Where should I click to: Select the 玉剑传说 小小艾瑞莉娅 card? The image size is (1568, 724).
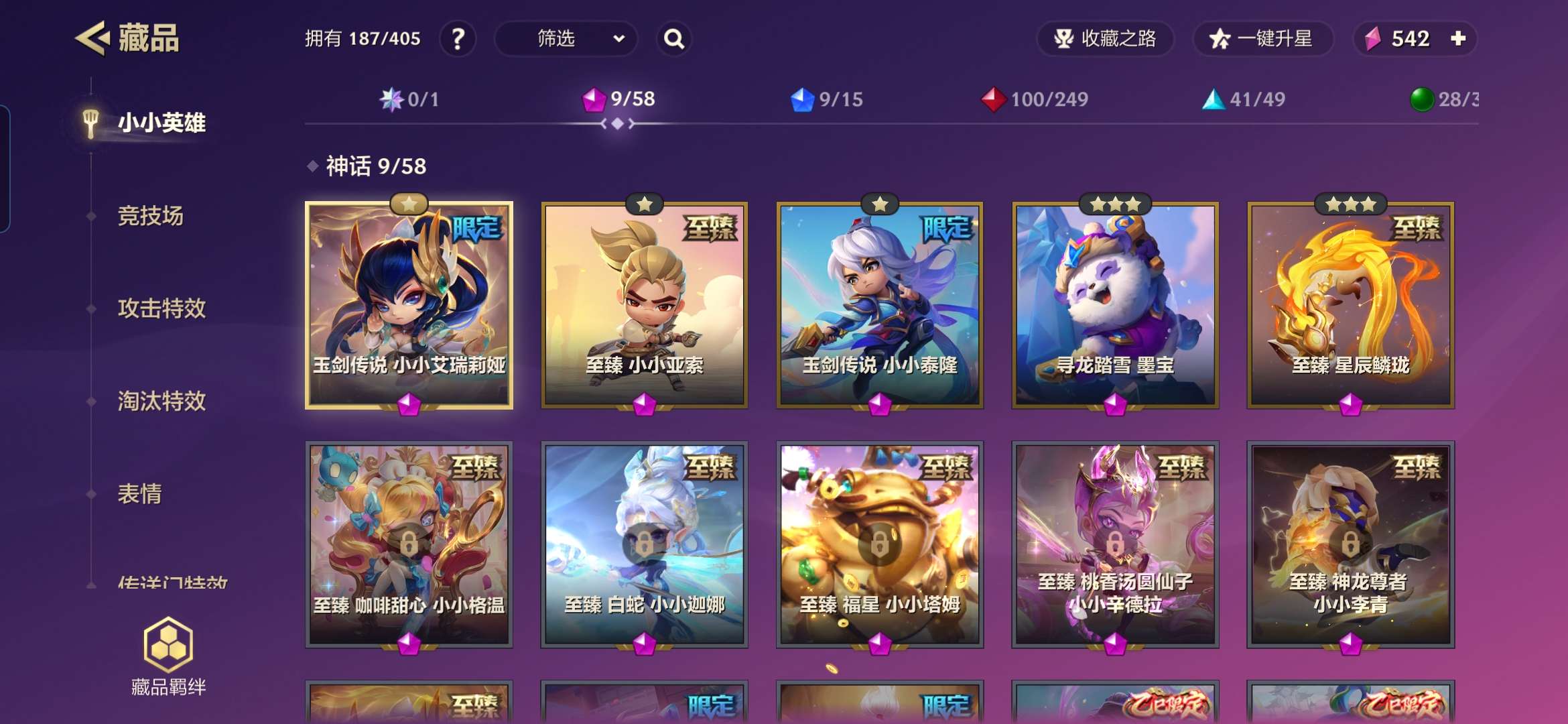(409, 305)
